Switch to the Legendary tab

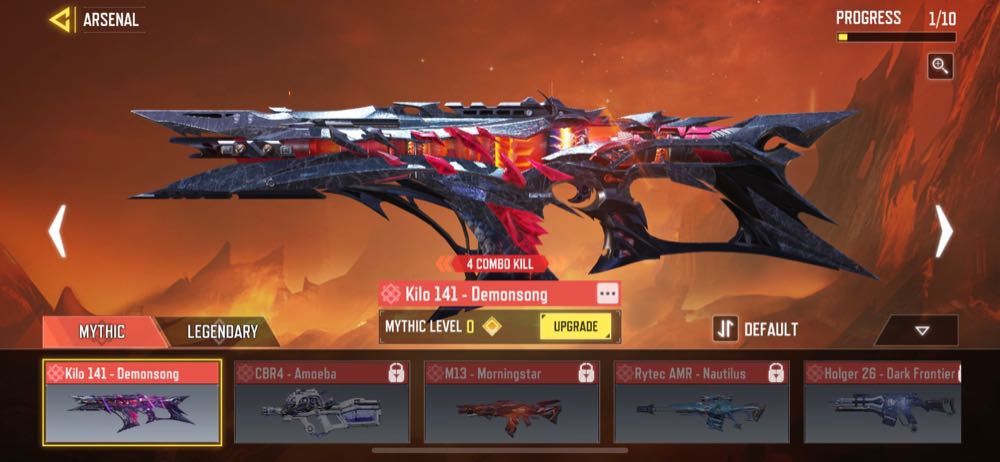pyautogui.click(x=222, y=331)
